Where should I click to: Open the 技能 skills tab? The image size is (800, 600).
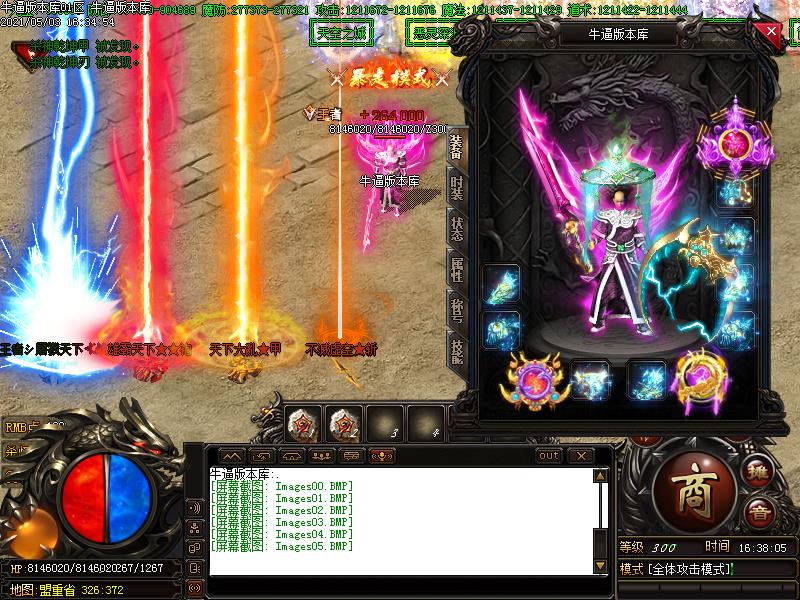tap(456, 349)
